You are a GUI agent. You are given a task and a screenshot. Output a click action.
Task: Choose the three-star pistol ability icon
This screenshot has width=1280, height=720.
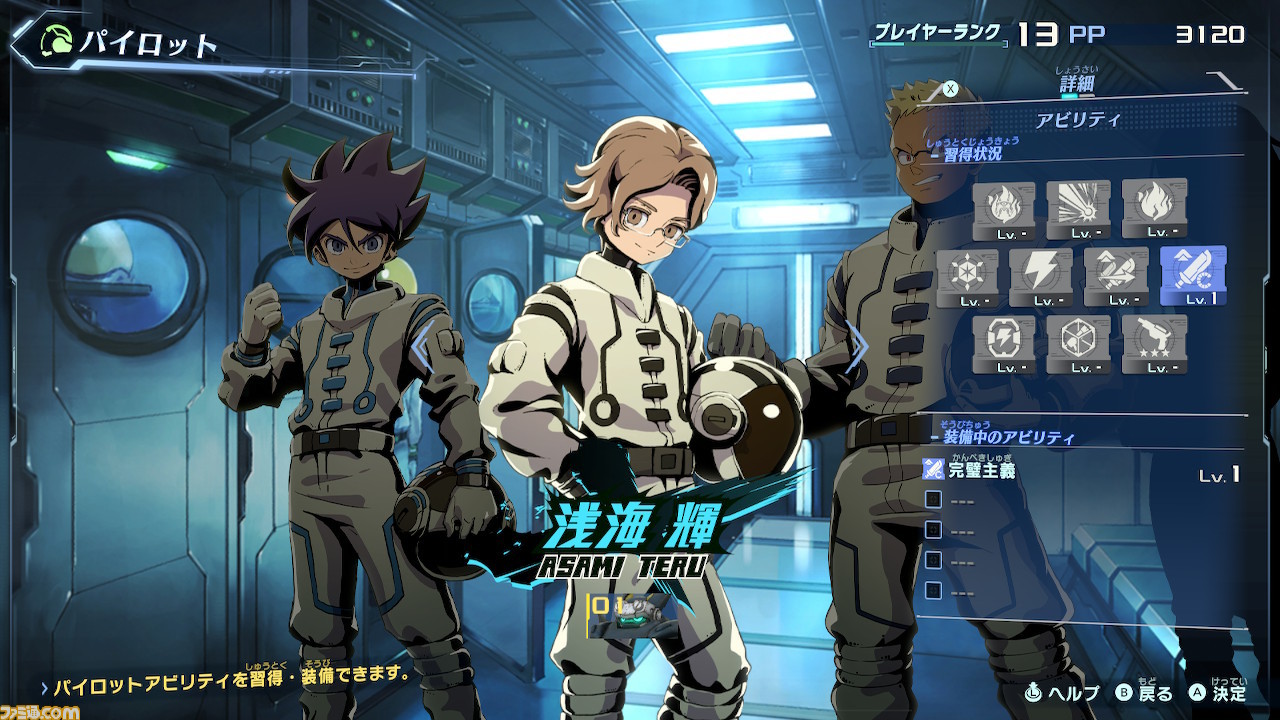click(x=1154, y=344)
